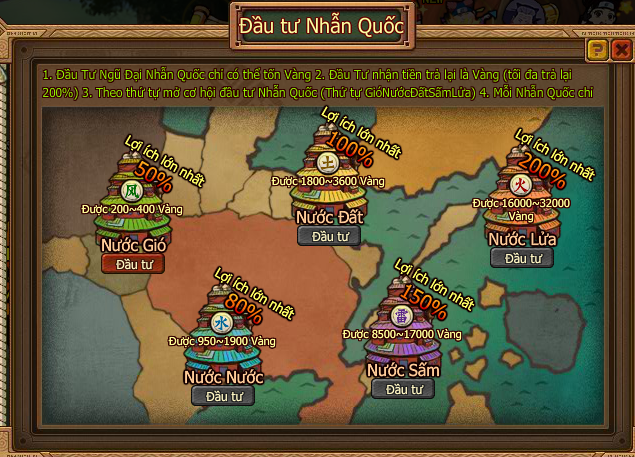
Task: Select Đầu tư below Nước Nước
Action: (x=223, y=396)
